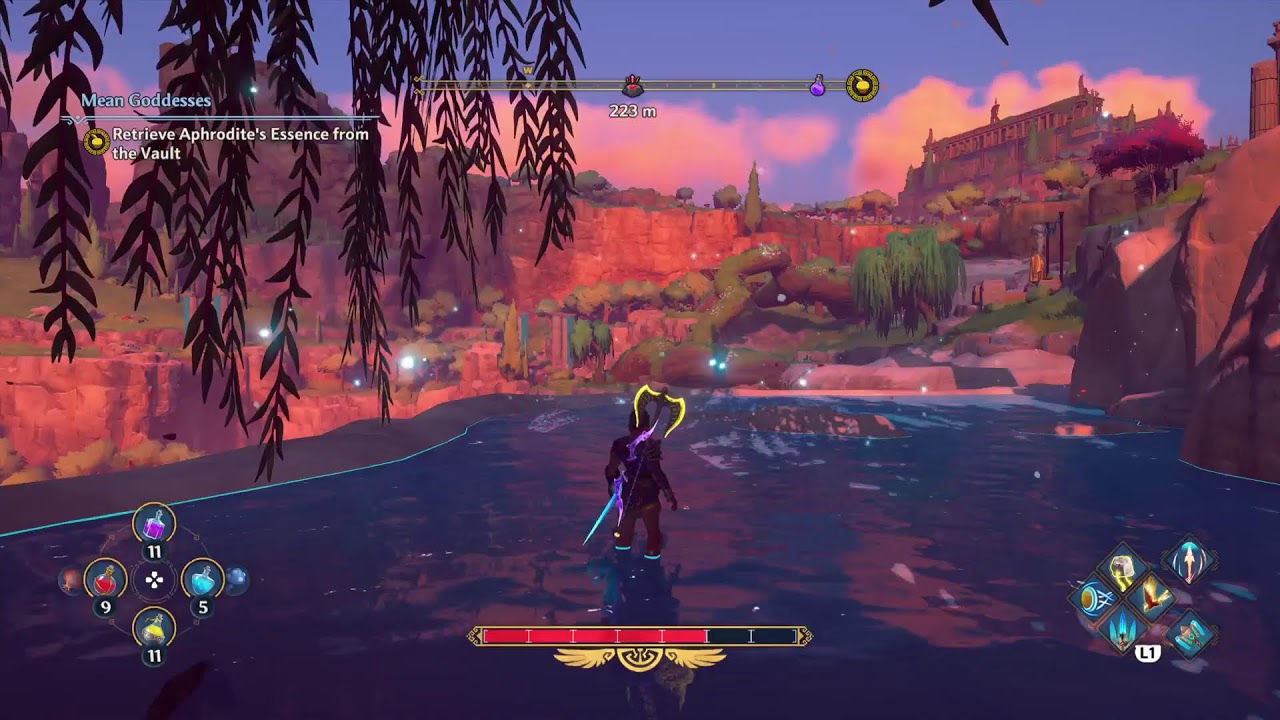Image resolution: width=1280 pixels, height=720 pixels.
Task: Activate the upward arrow leap ability
Action: [1189, 560]
